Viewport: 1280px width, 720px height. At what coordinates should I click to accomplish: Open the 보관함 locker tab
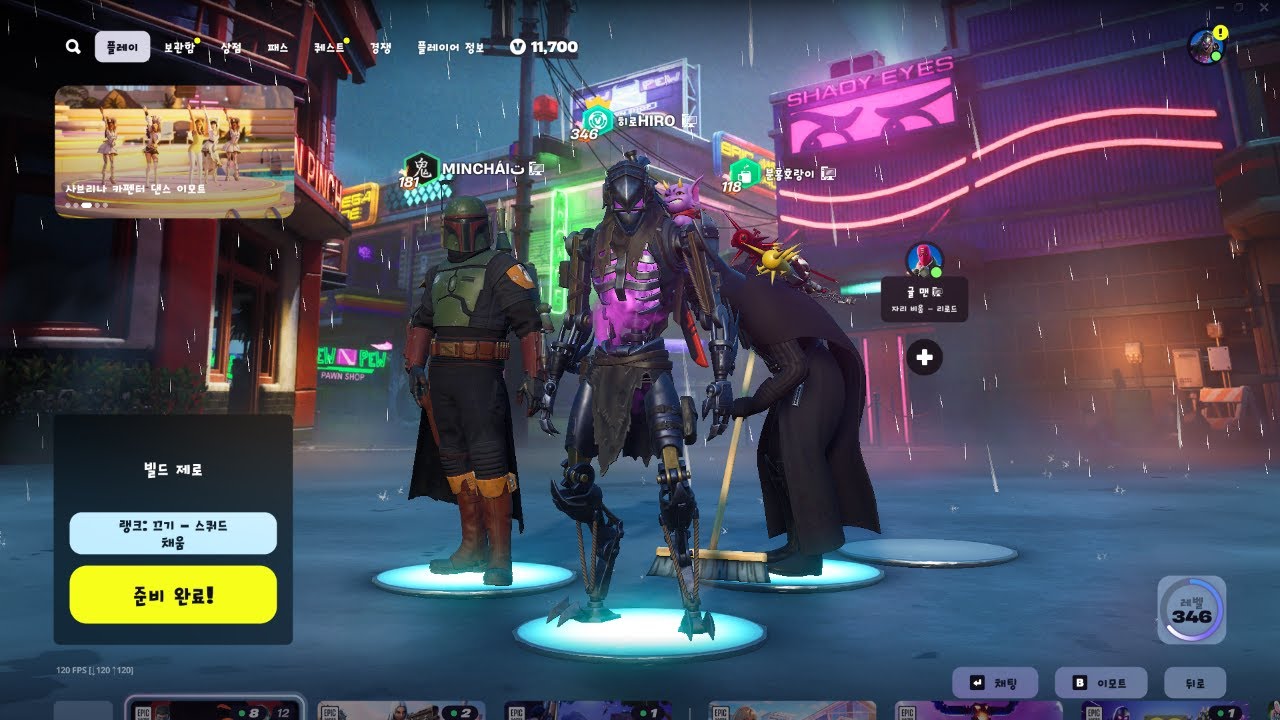[x=179, y=47]
